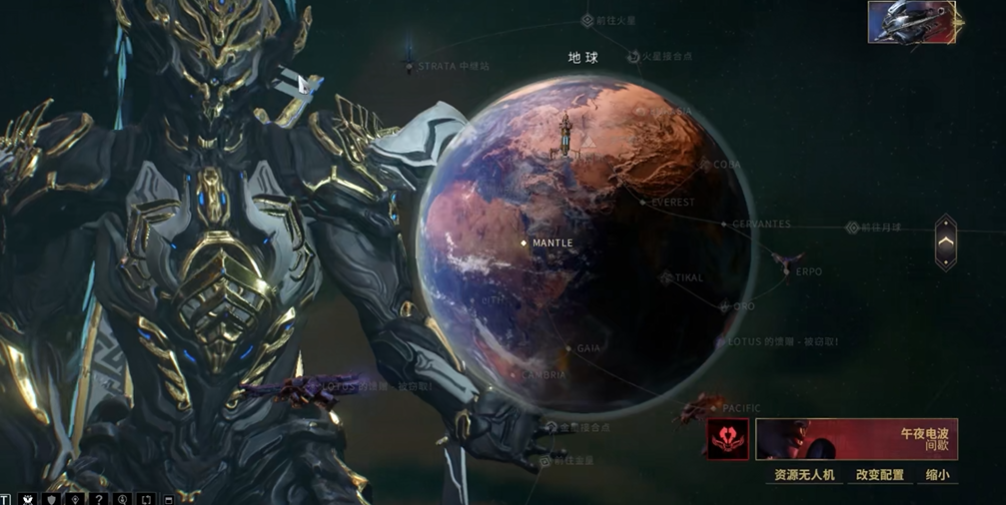The image size is (1006, 505).
Task: Click the 改变配置 loadout button
Action: [x=880, y=475]
